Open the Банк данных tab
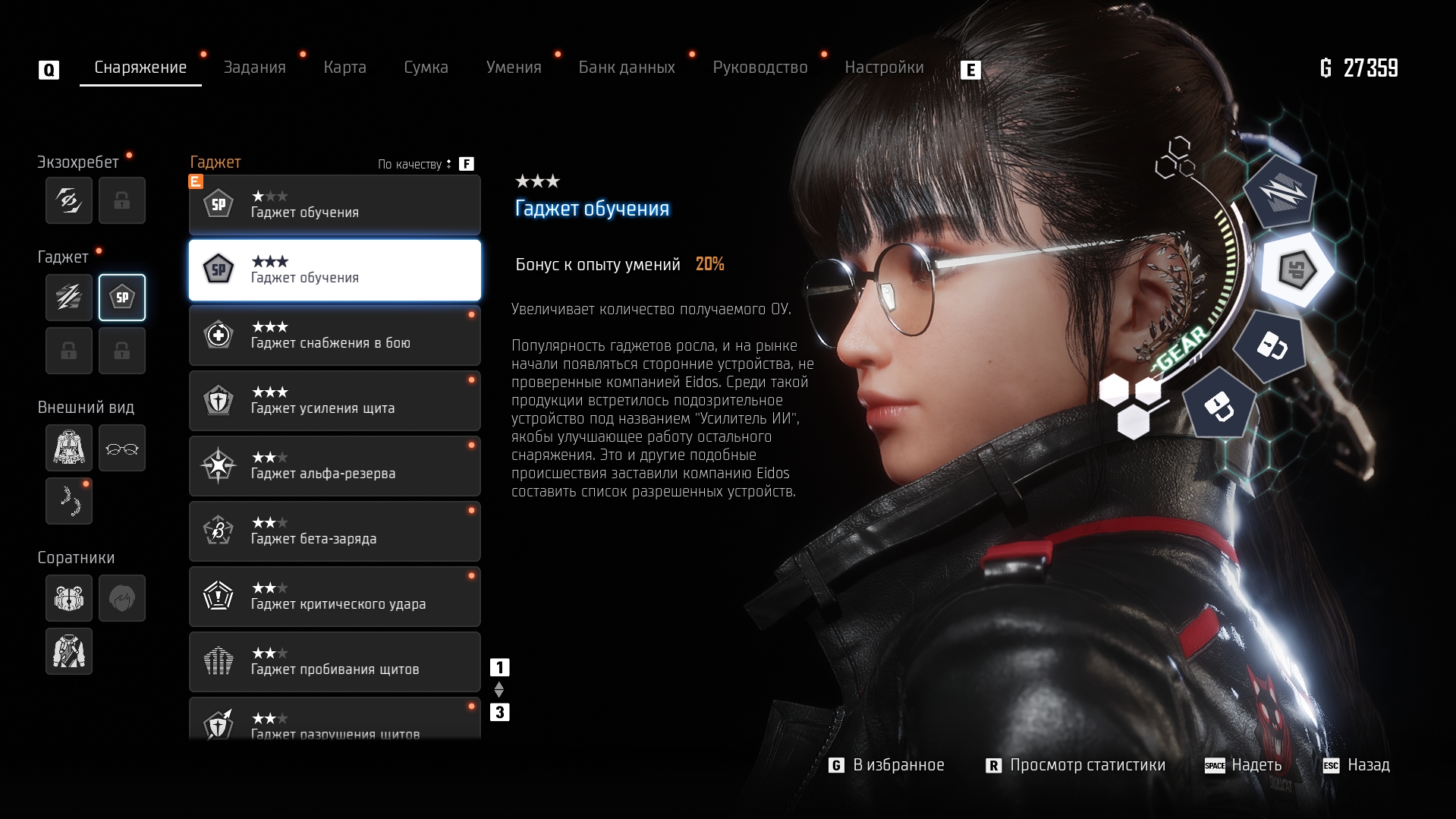The height and width of the screenshot is (819, 1456). tap(627, 68)
